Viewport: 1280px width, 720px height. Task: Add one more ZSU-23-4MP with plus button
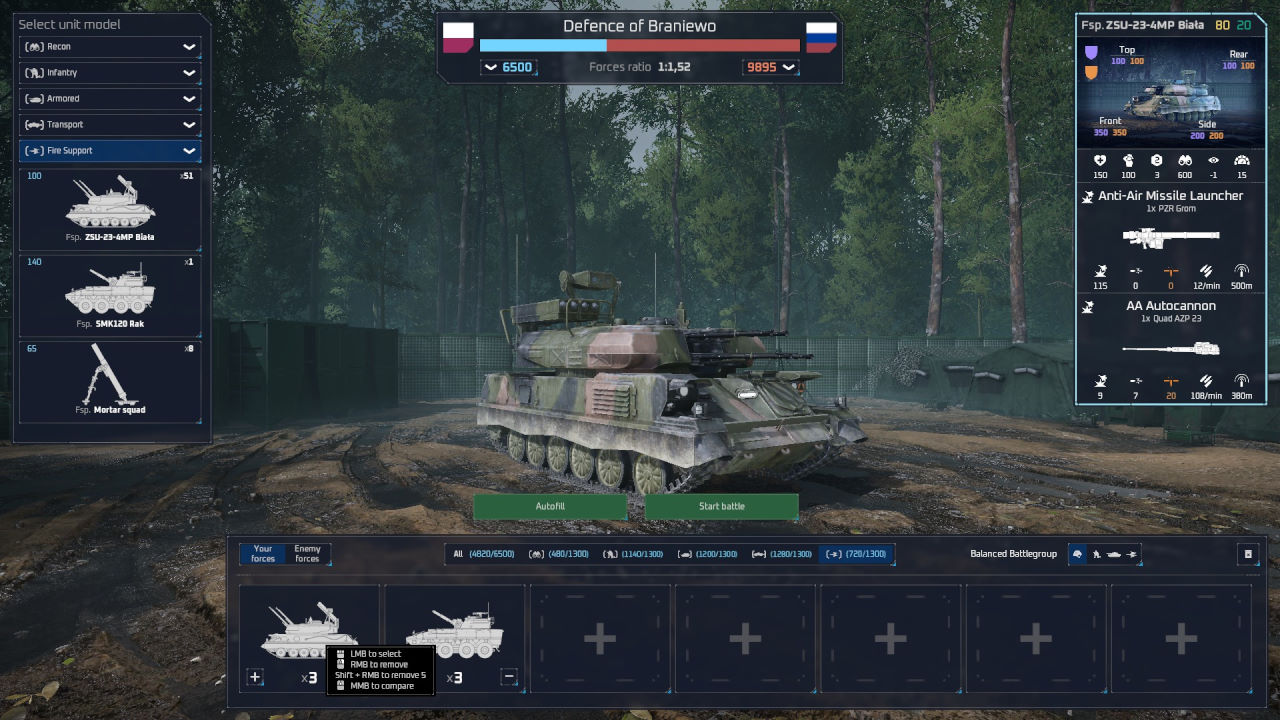click(x=255, y=677)
